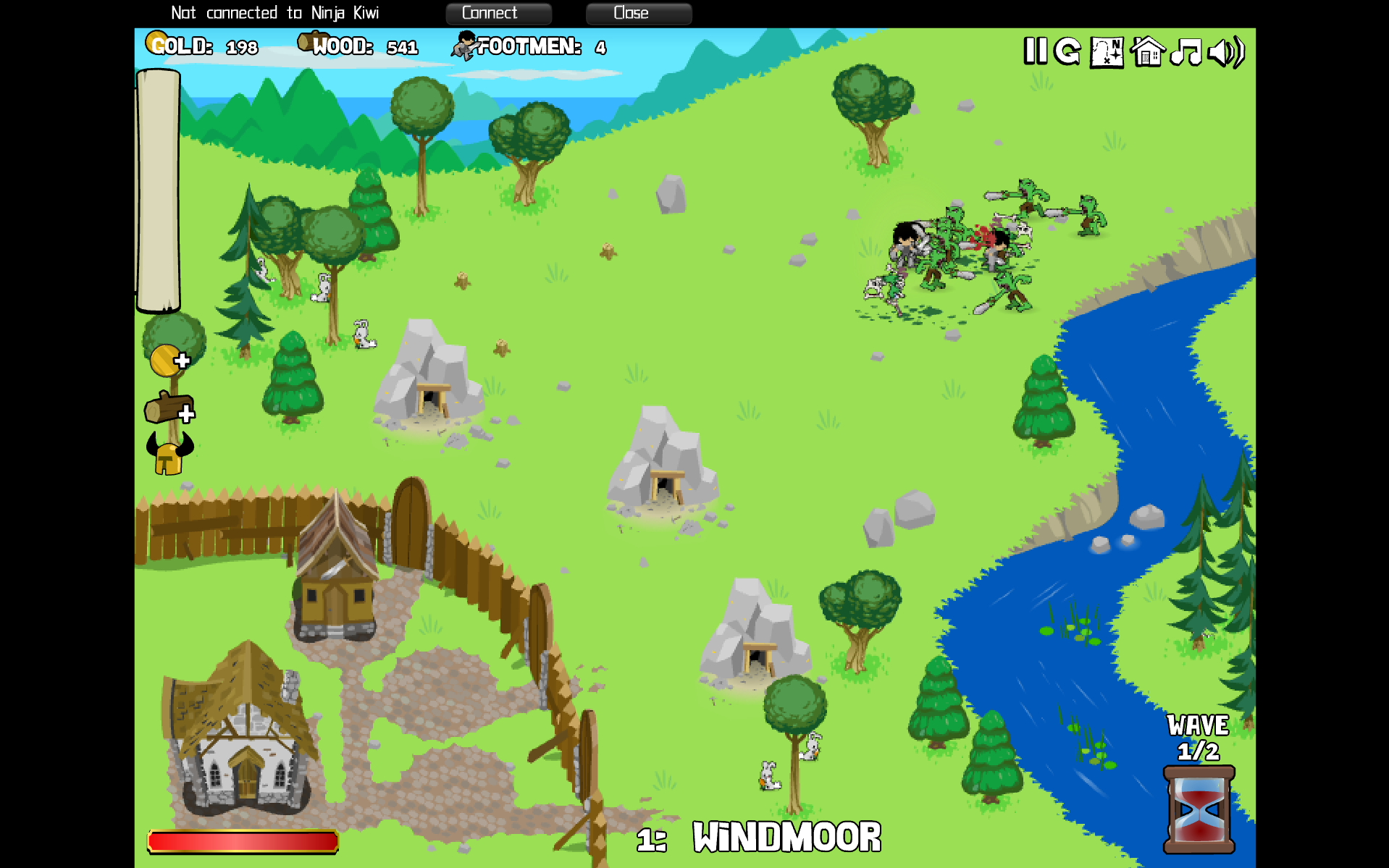
Task: Restart the level with the circular arrow
Action: (1067, 51)
